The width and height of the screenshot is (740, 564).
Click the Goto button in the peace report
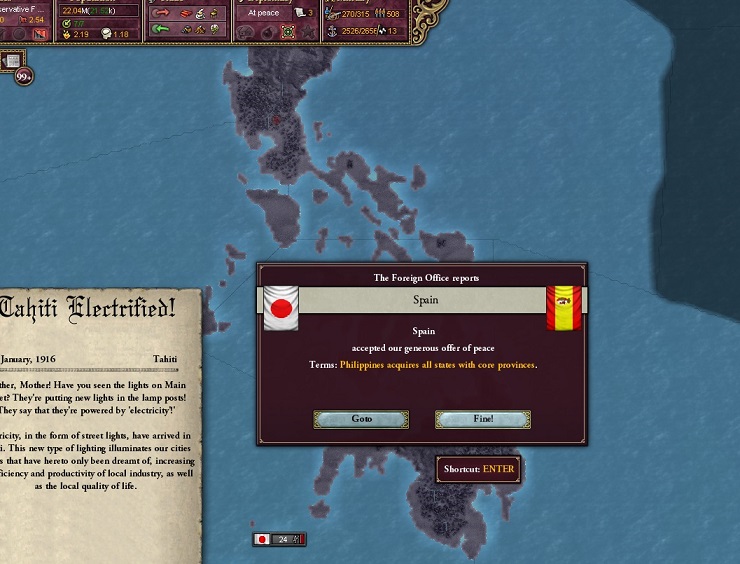(361, 419)
